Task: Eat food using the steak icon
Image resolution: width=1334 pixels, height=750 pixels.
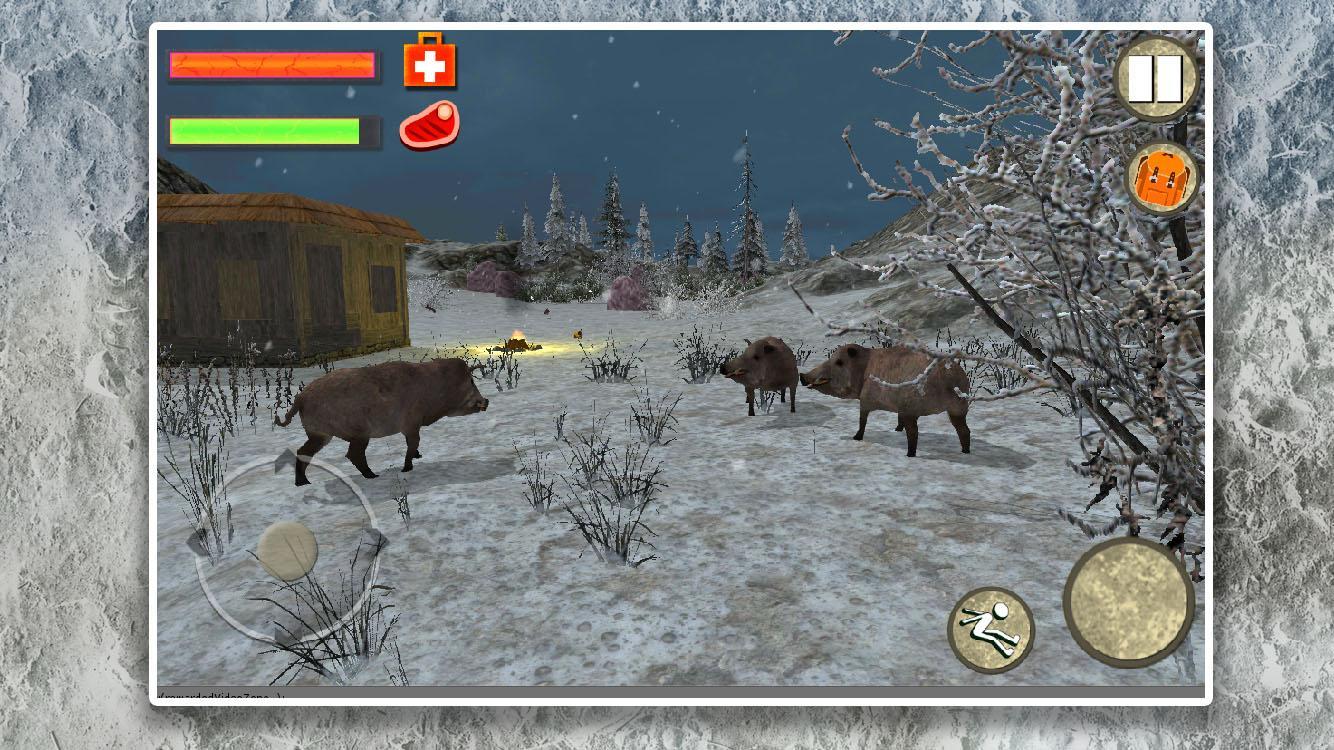Action: [x=428, y=126]
